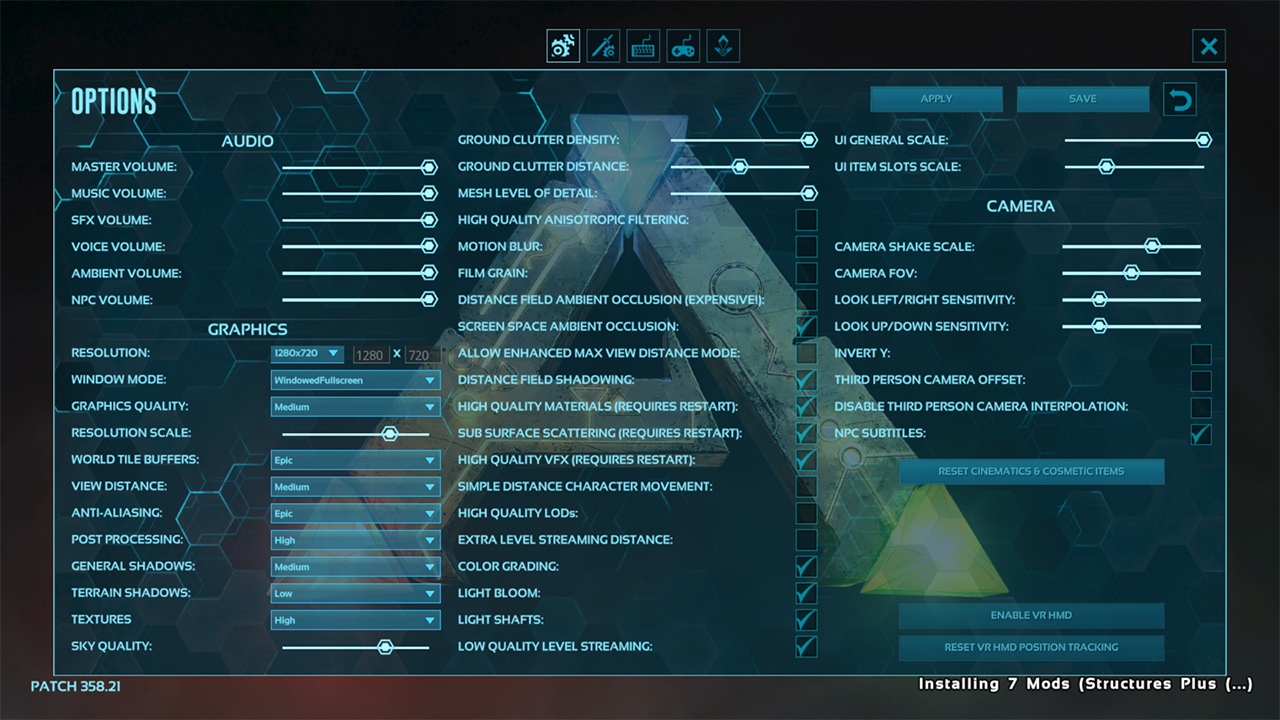
Task: Enable the Film Grain checkbox
Action: pyautogui.click(x=806, y=273)
